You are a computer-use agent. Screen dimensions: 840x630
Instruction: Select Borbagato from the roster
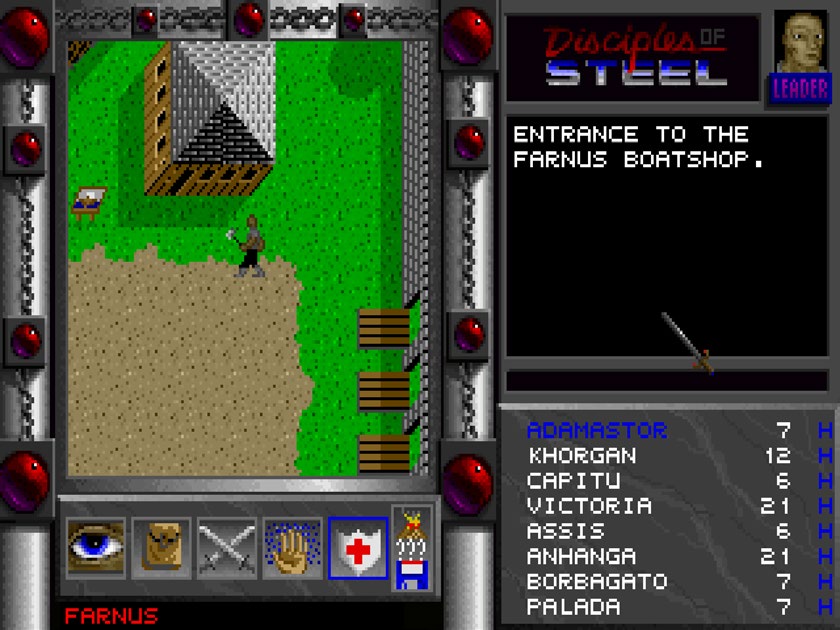(x=596, y=581)
